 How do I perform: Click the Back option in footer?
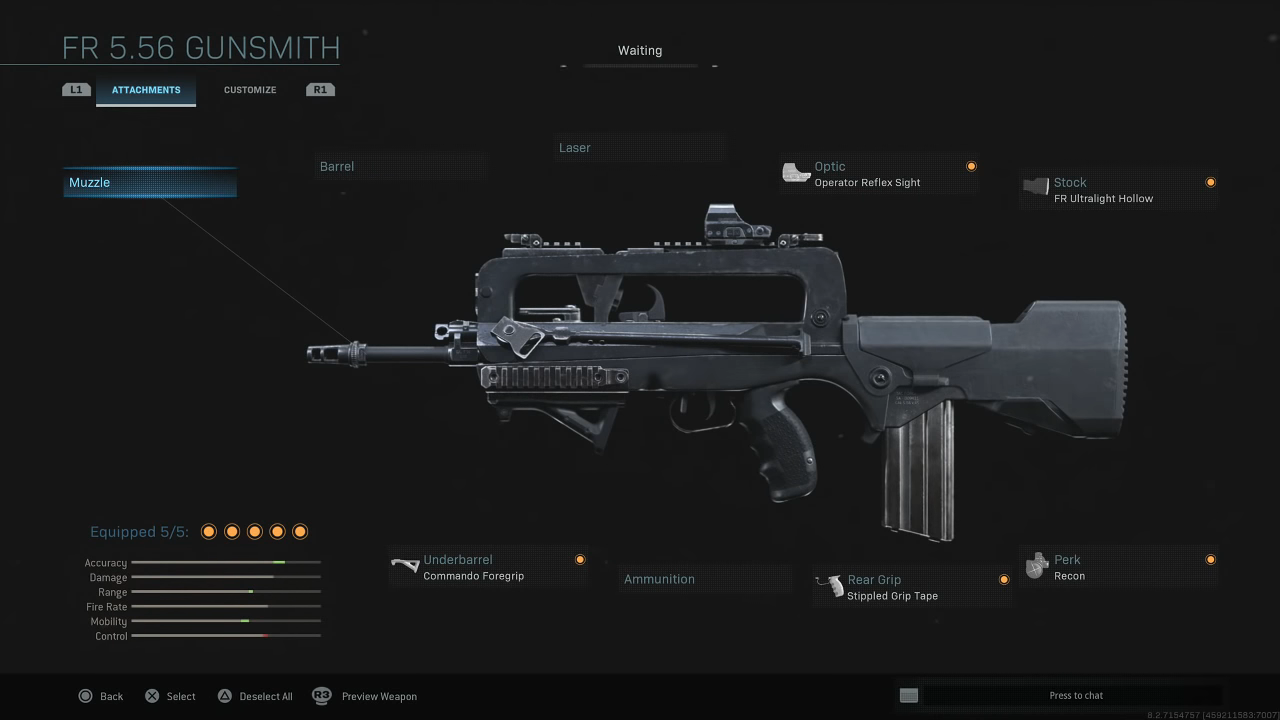[x=101, y=696]
